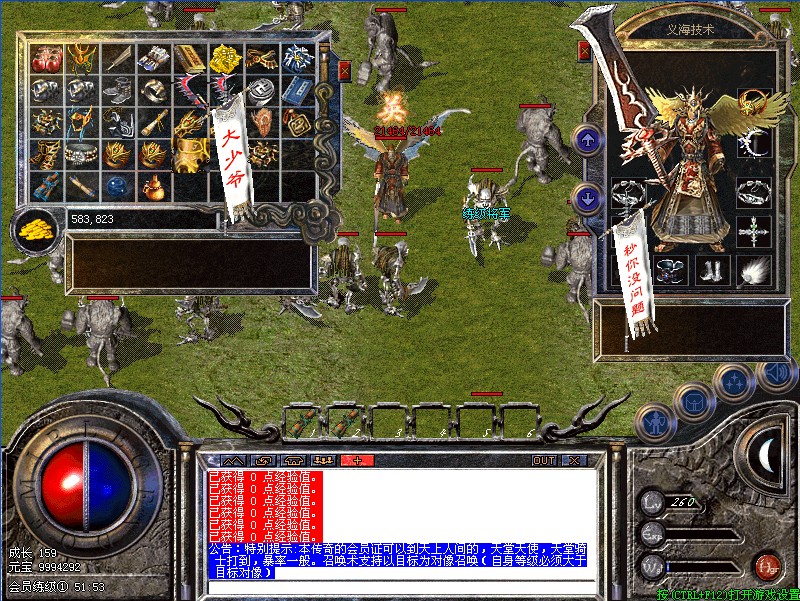Viewport: 800px width, 601px height.
Task: Close the inventory bag window
Action: coord(345,71)
